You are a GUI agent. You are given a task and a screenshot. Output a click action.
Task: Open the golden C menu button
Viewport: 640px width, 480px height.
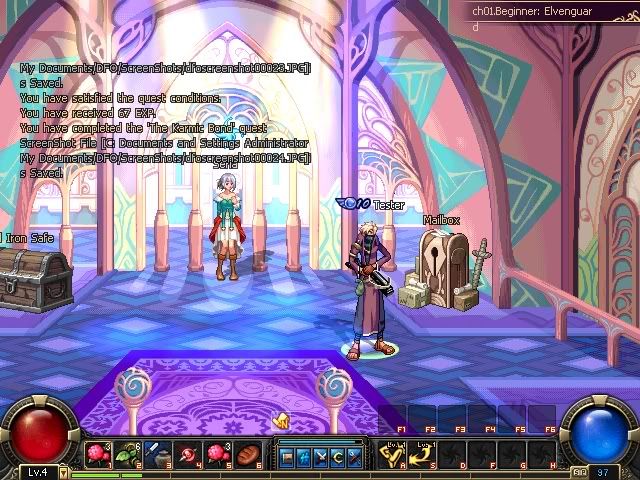336,457
